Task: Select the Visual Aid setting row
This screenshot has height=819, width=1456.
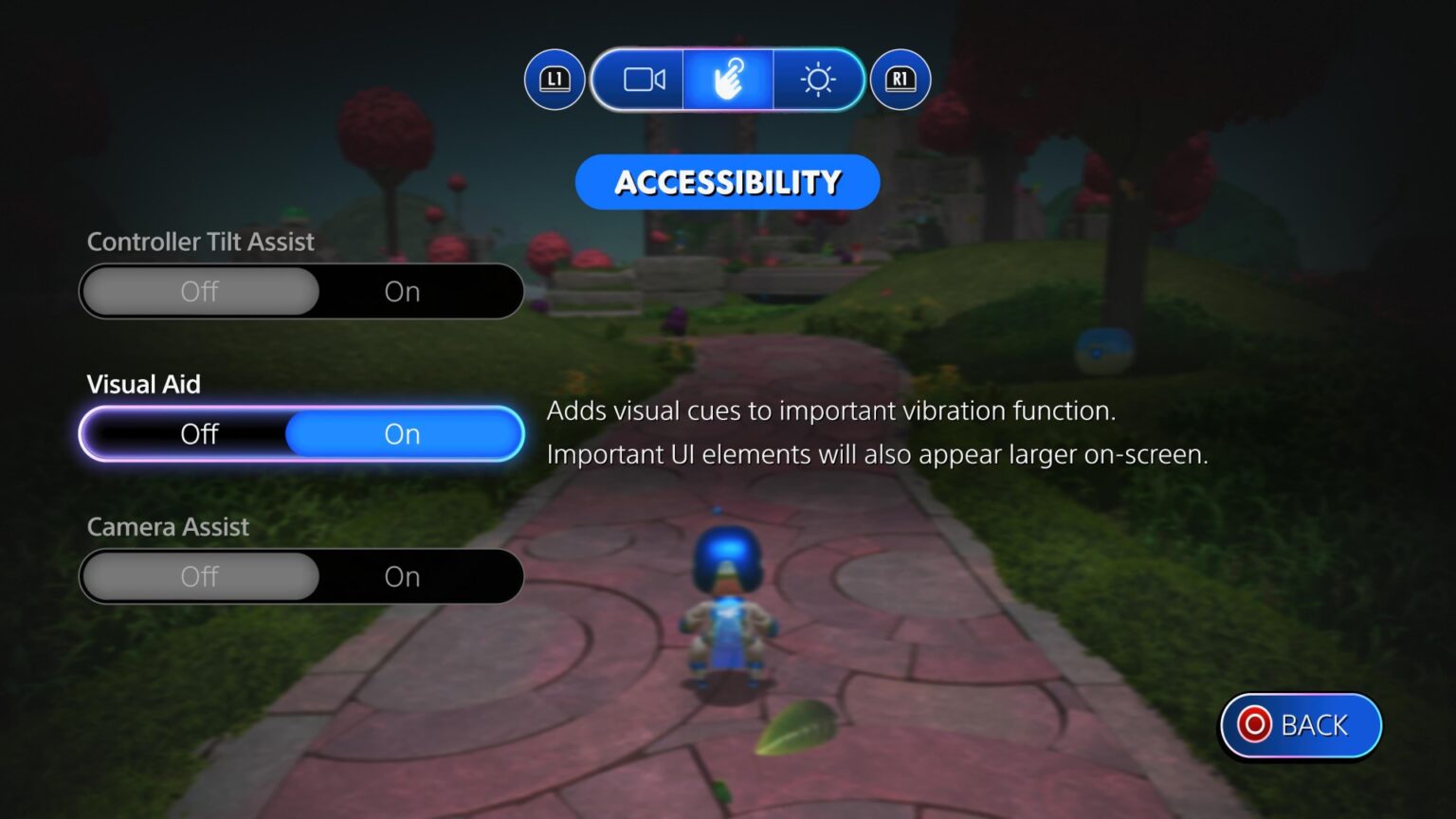Action: click(301, 433)
